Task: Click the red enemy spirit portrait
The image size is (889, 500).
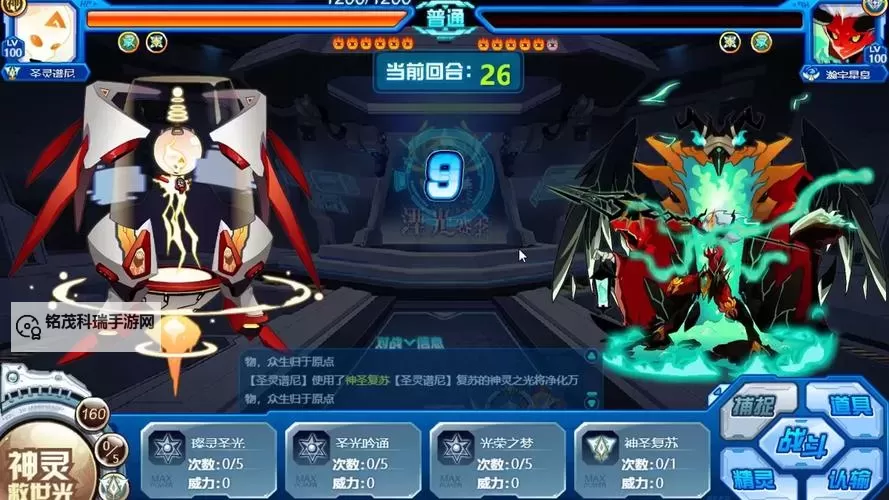Action: tap(845, 33)
